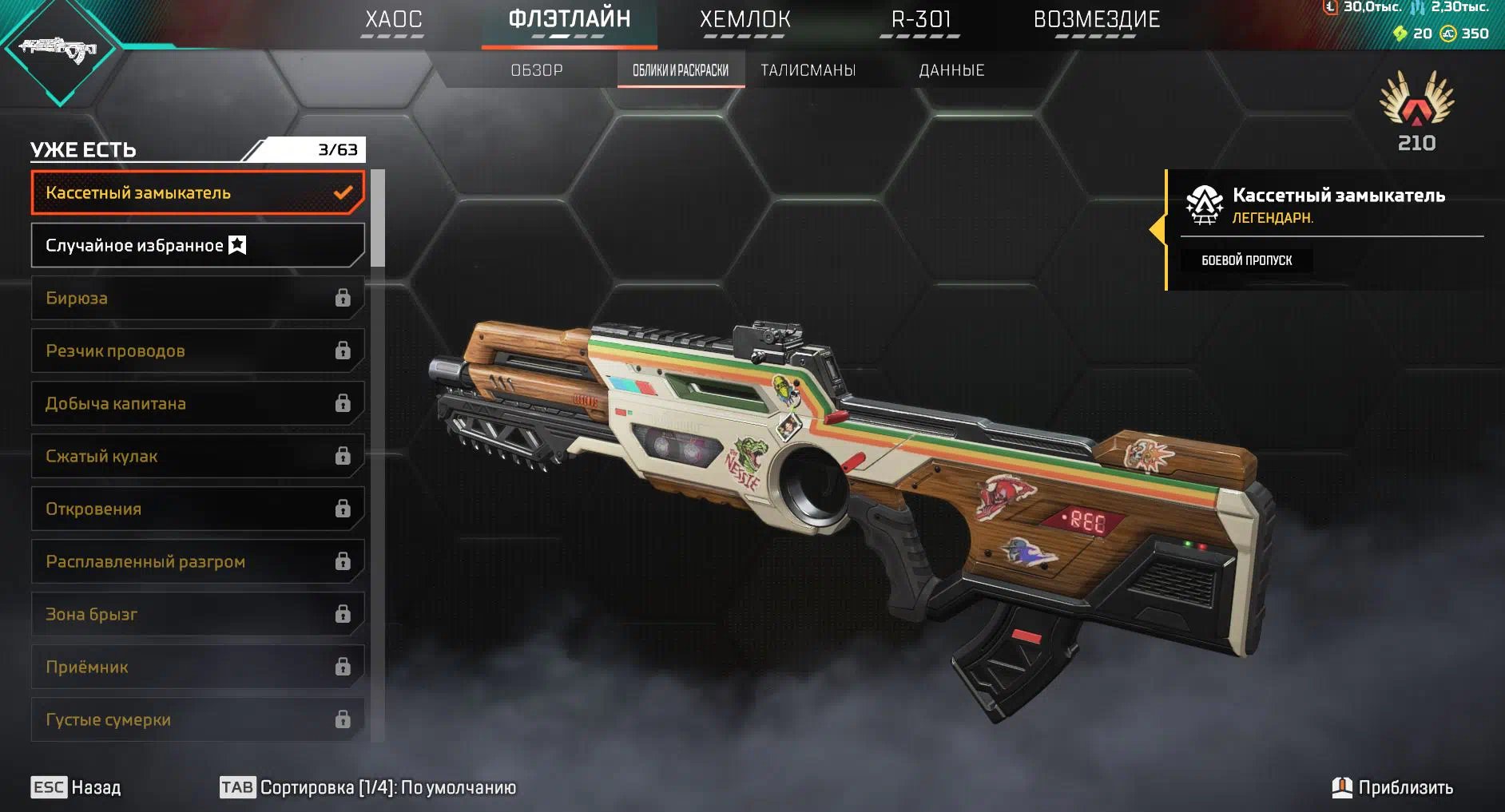Screen dimensions: 1505x812
Task: Switch to the R-301 weapon tab
Action: (920, 20)
